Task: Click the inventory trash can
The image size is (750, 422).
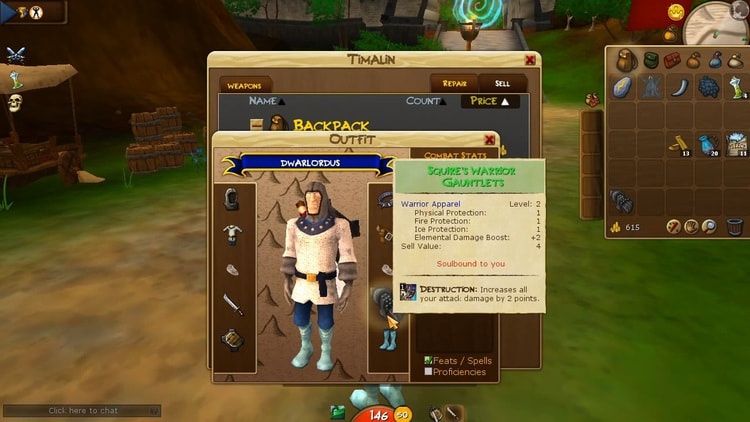Action: 735,227
